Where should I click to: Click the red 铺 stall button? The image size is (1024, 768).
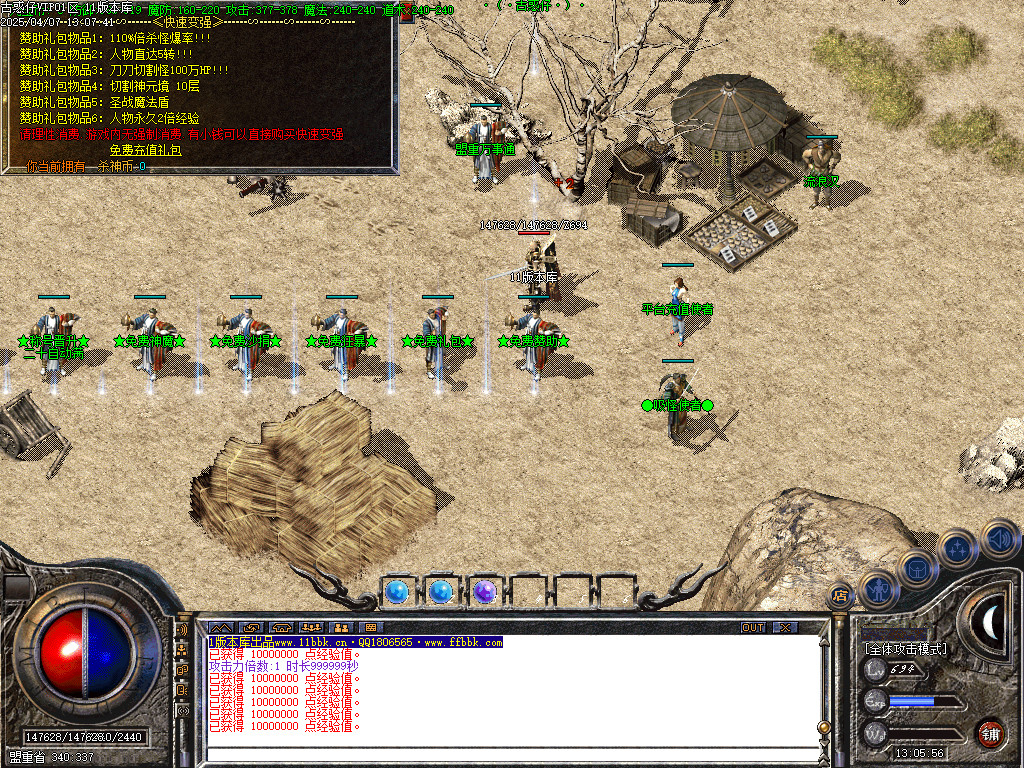[990, 733]
